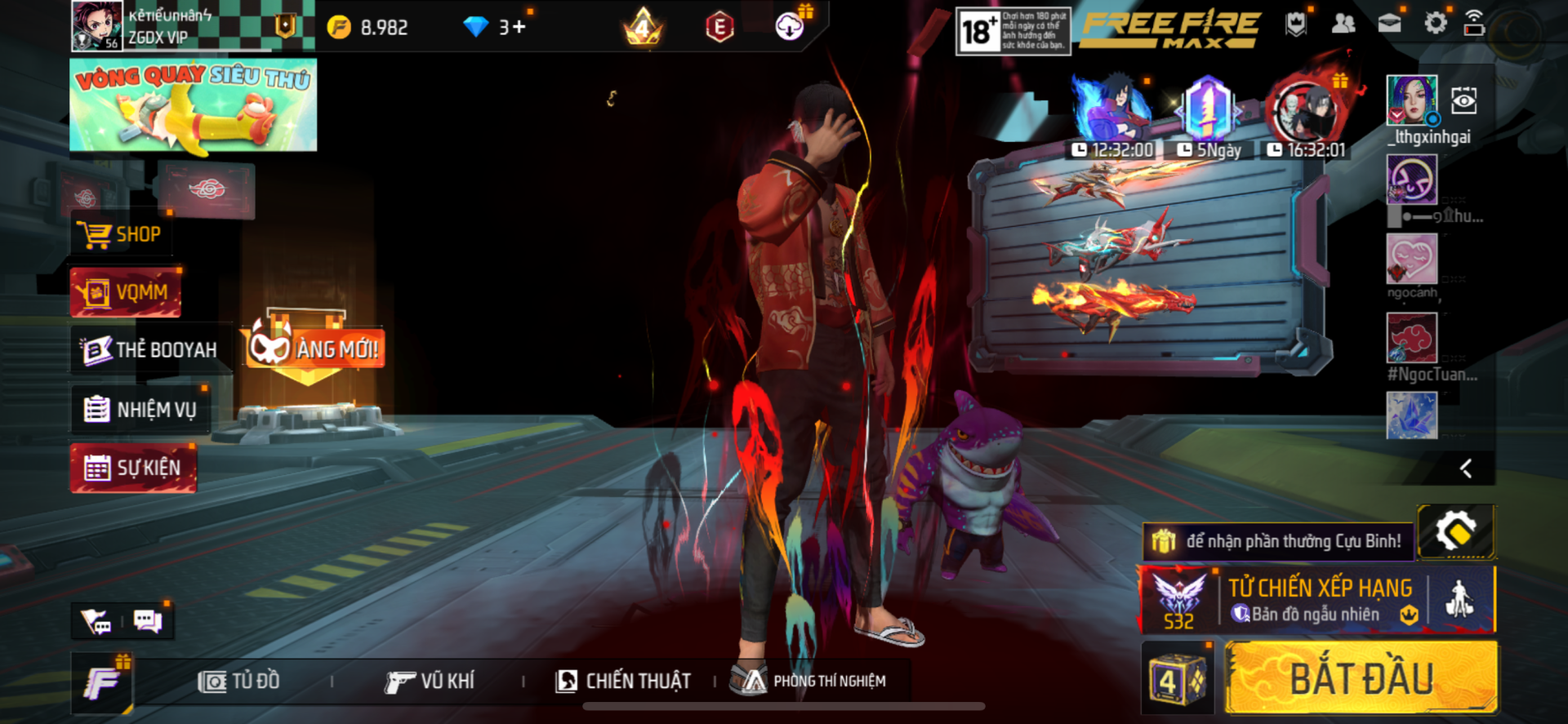Viewport: 1568px width, 724px height.
Task: Open the team dice number 4 button
Action: 1176,679
